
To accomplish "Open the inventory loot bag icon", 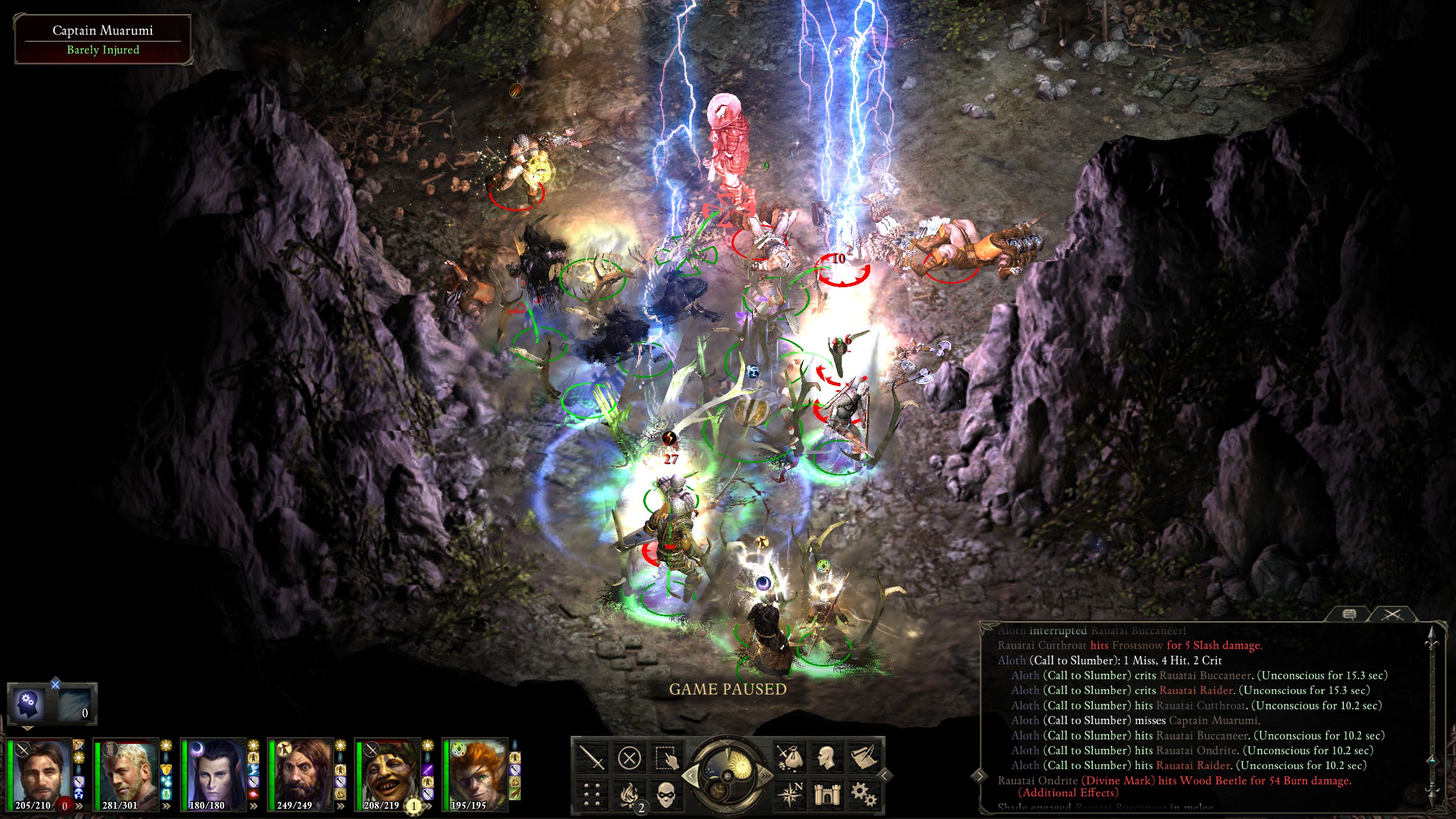I will click(790, 758).
